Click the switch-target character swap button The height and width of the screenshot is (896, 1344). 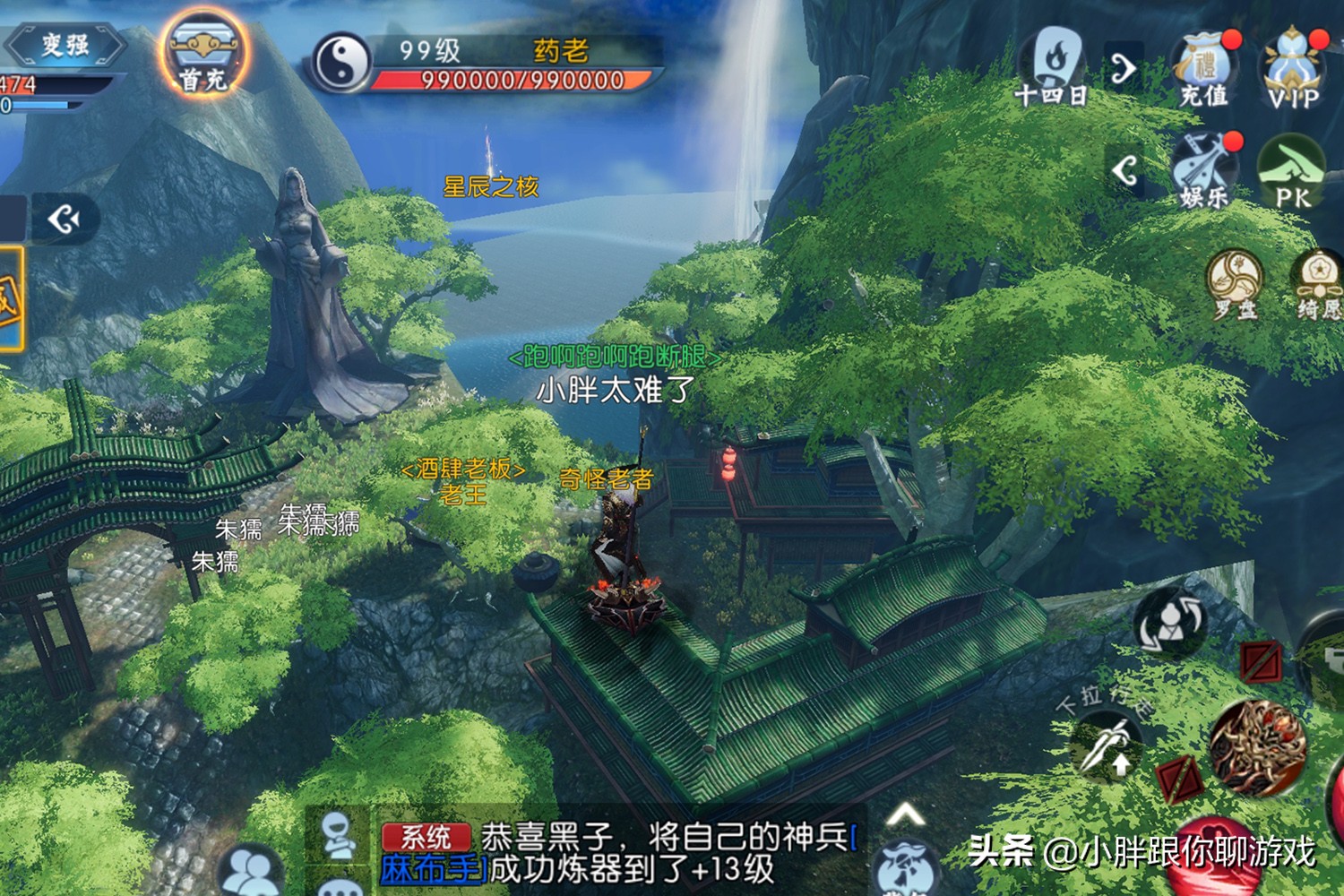(x=1170, y=622)
